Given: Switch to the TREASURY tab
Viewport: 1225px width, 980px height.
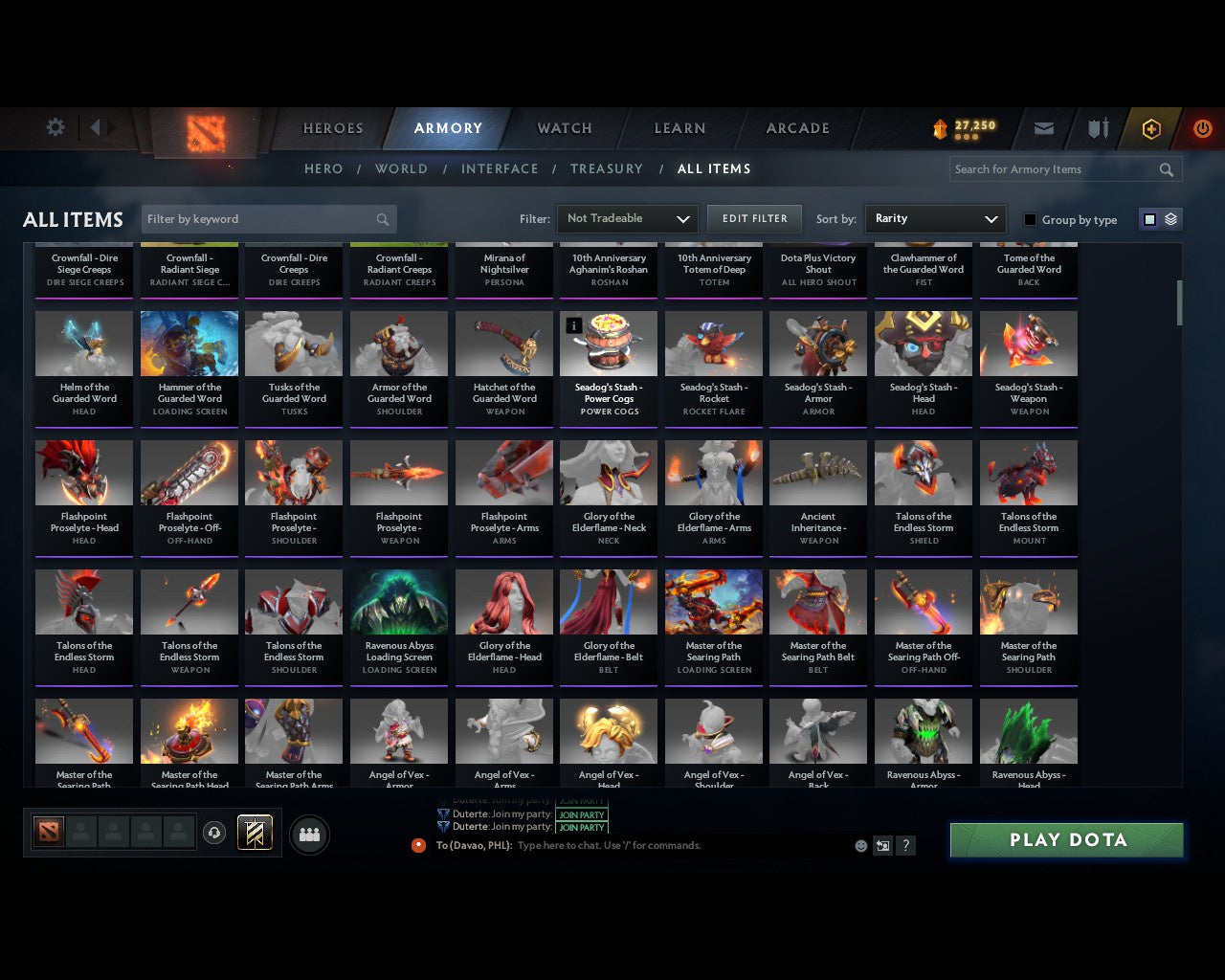Looking at the screenshot, I should 607,168.
